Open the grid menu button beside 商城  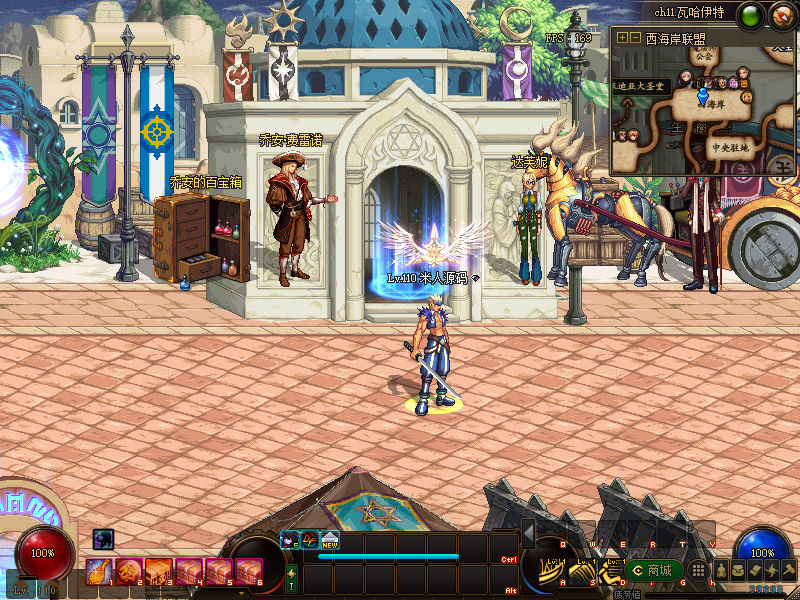(698, 570)
